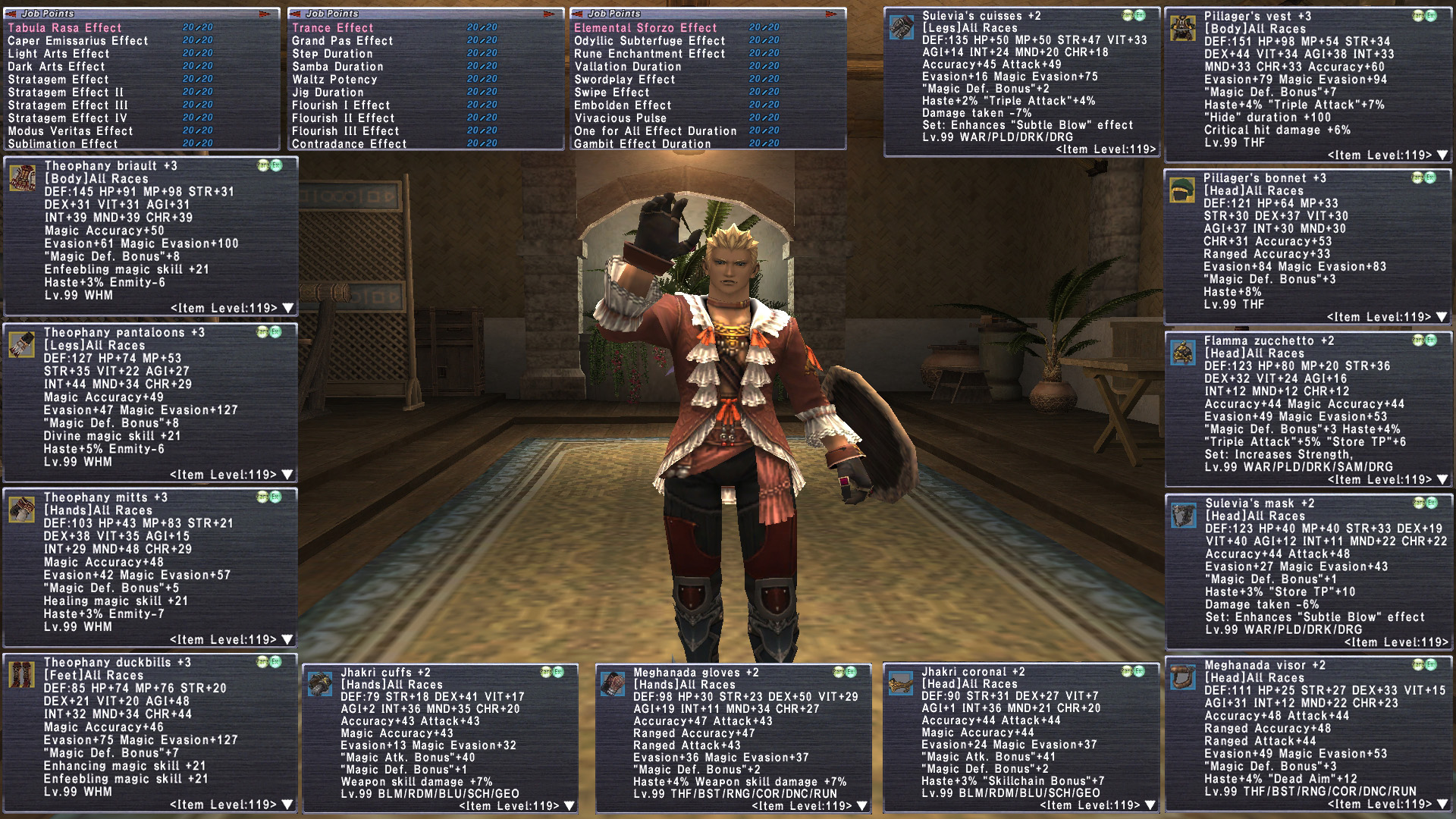
Task: Click the Theophany briault +3 item icon
Action: point(22,178)
